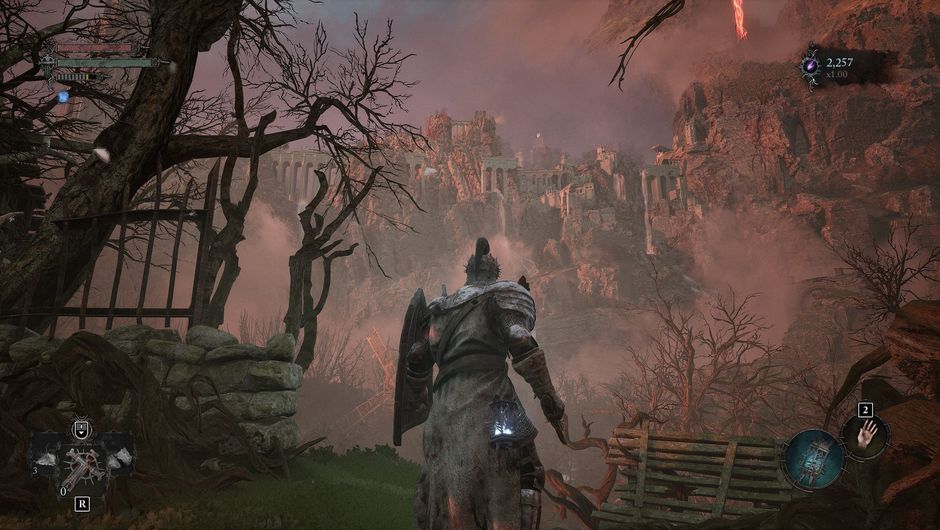Click the glowing blue orb status icon
The width and height of the screenshot is (940, 530).
click(63, 97)
